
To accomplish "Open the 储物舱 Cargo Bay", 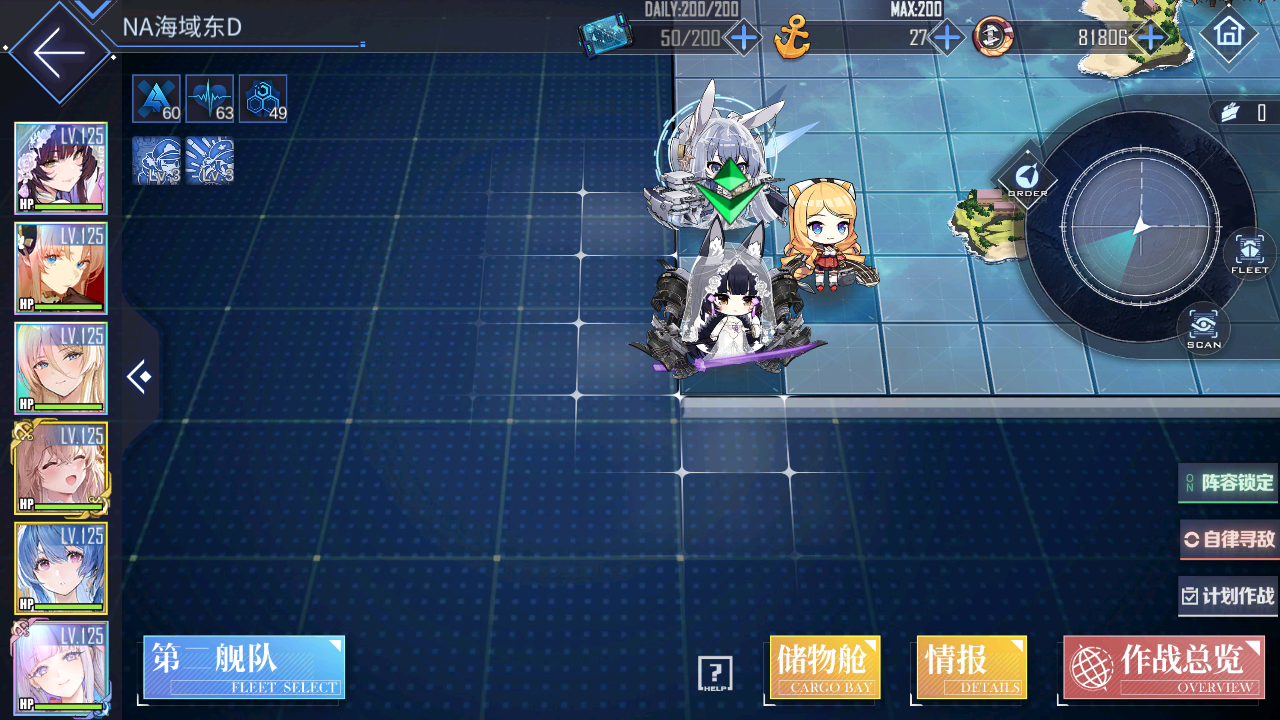I will 825,667.
